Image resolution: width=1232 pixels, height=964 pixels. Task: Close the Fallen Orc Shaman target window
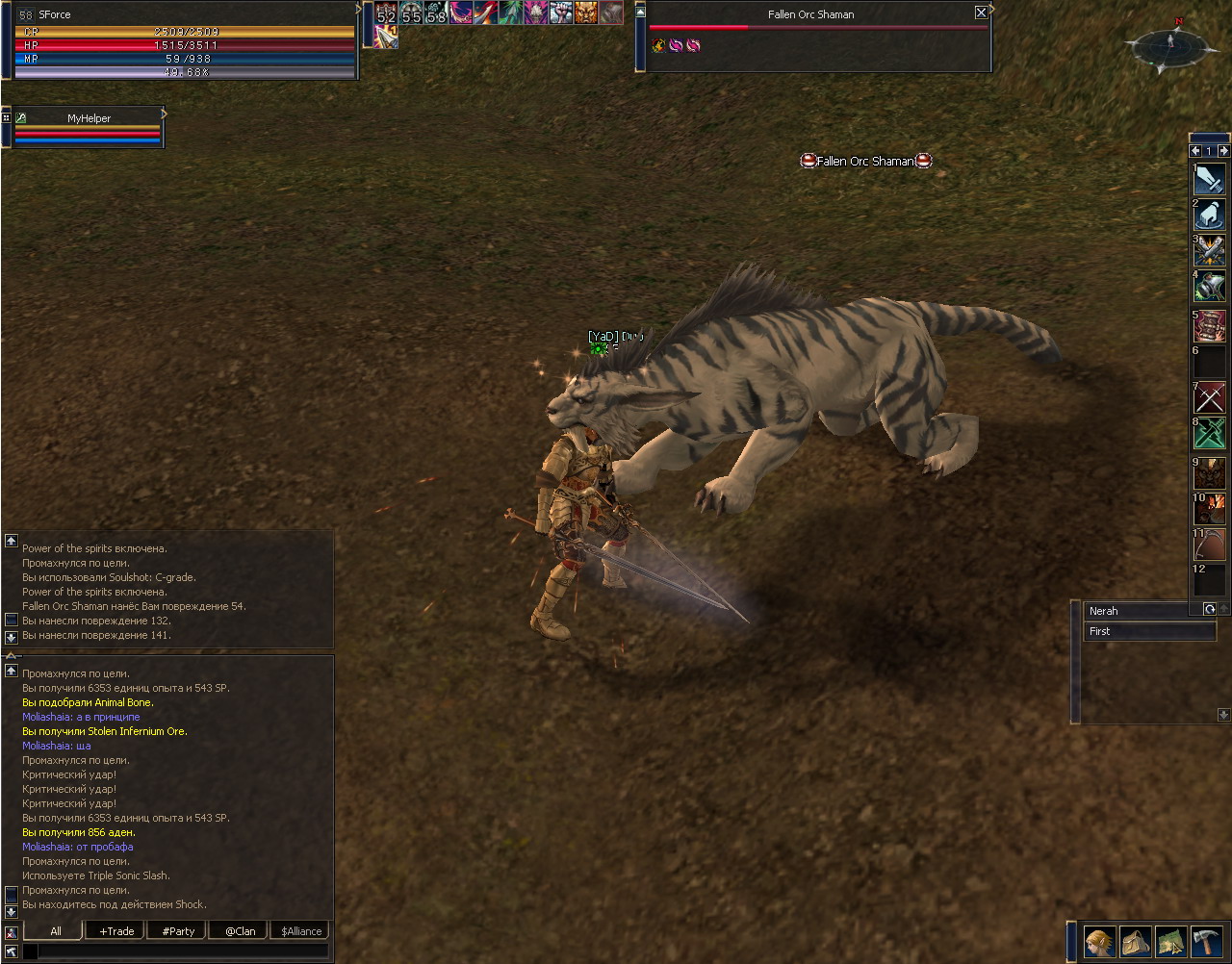click(981, 13)
